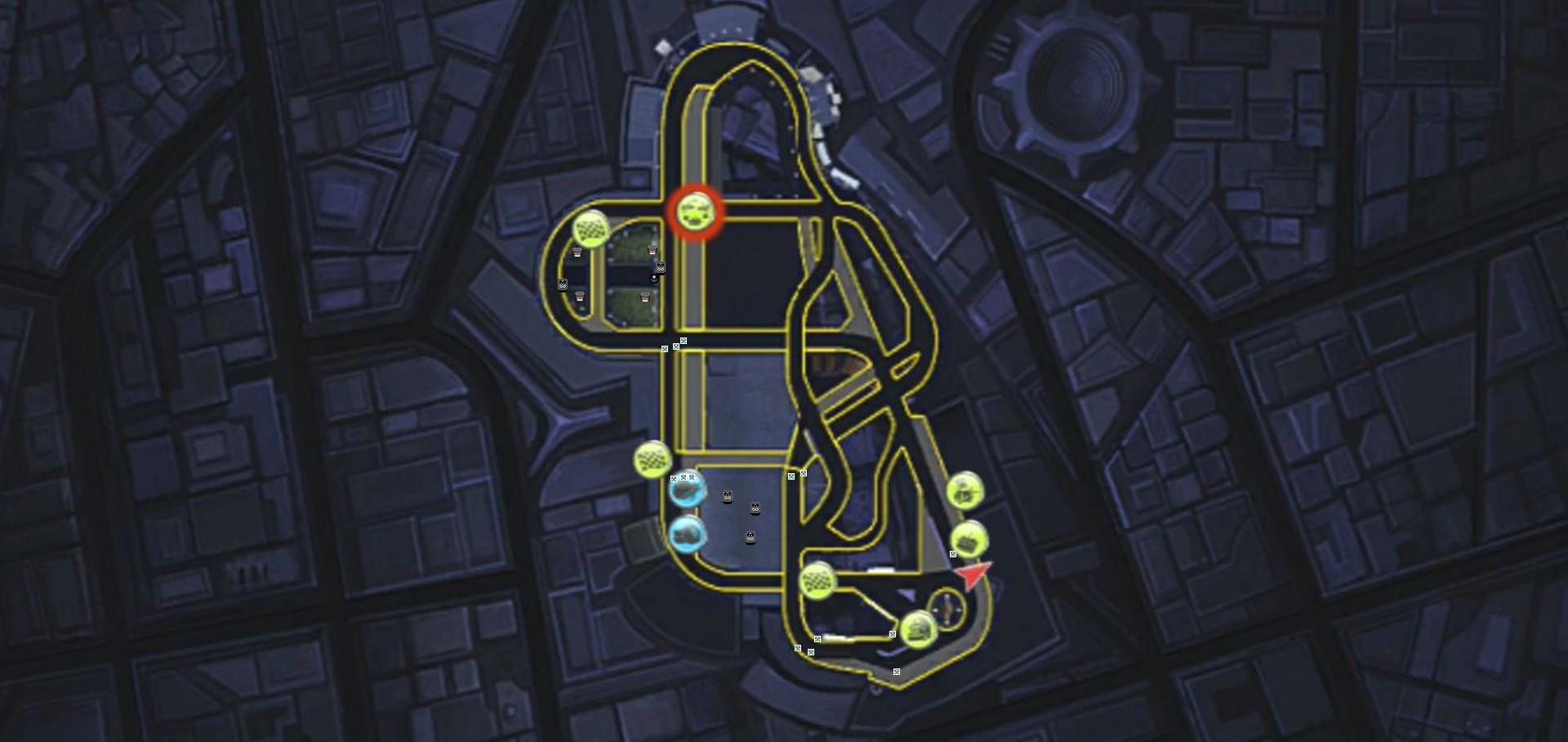1568x742 pixels.
Task: Select the checkered flag marker near bottom center
Action: pos(817,582)
